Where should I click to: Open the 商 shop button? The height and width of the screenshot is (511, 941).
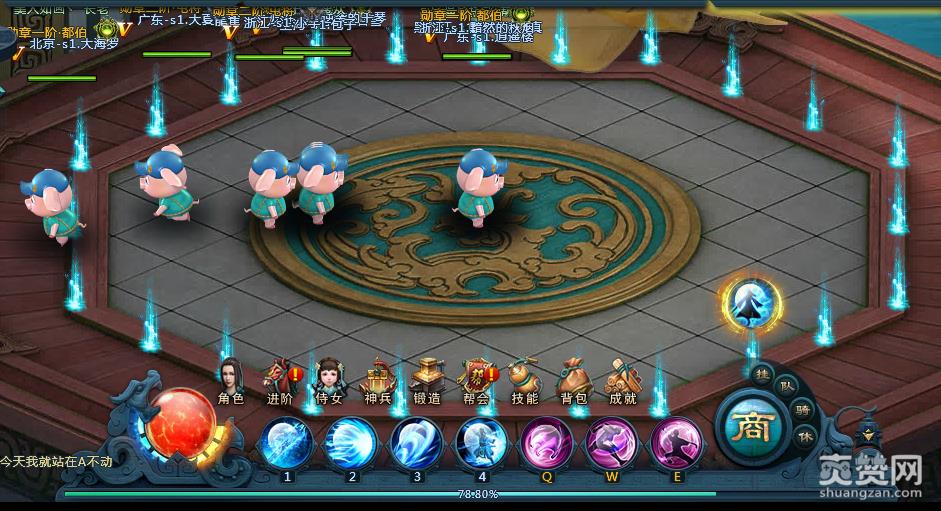click(750, 428)
